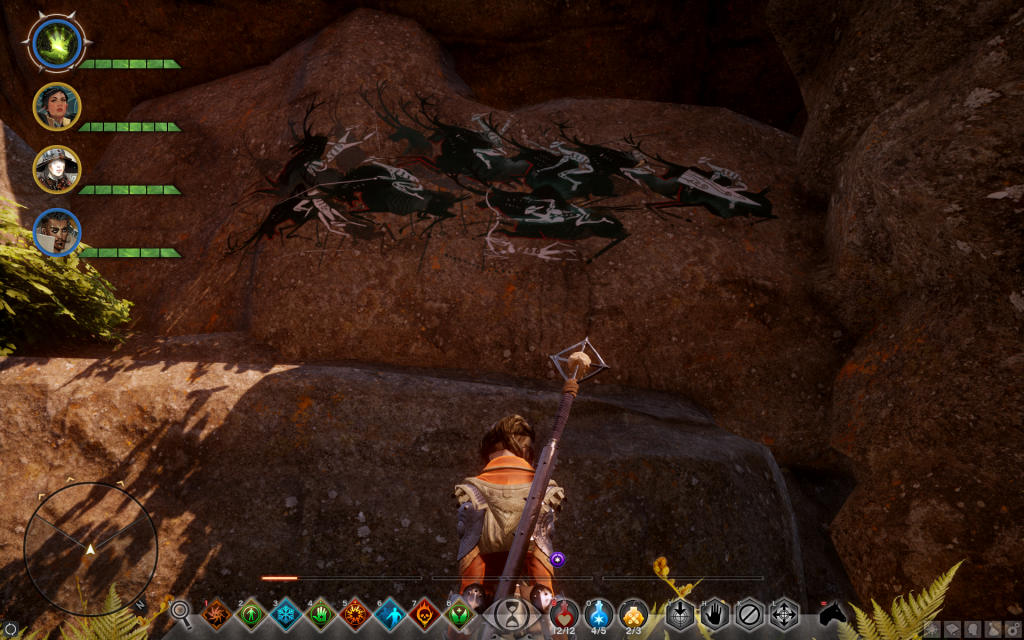
Task: Choose the wide-brimmed hat companion portrait
Action: [x=57, y=169]
